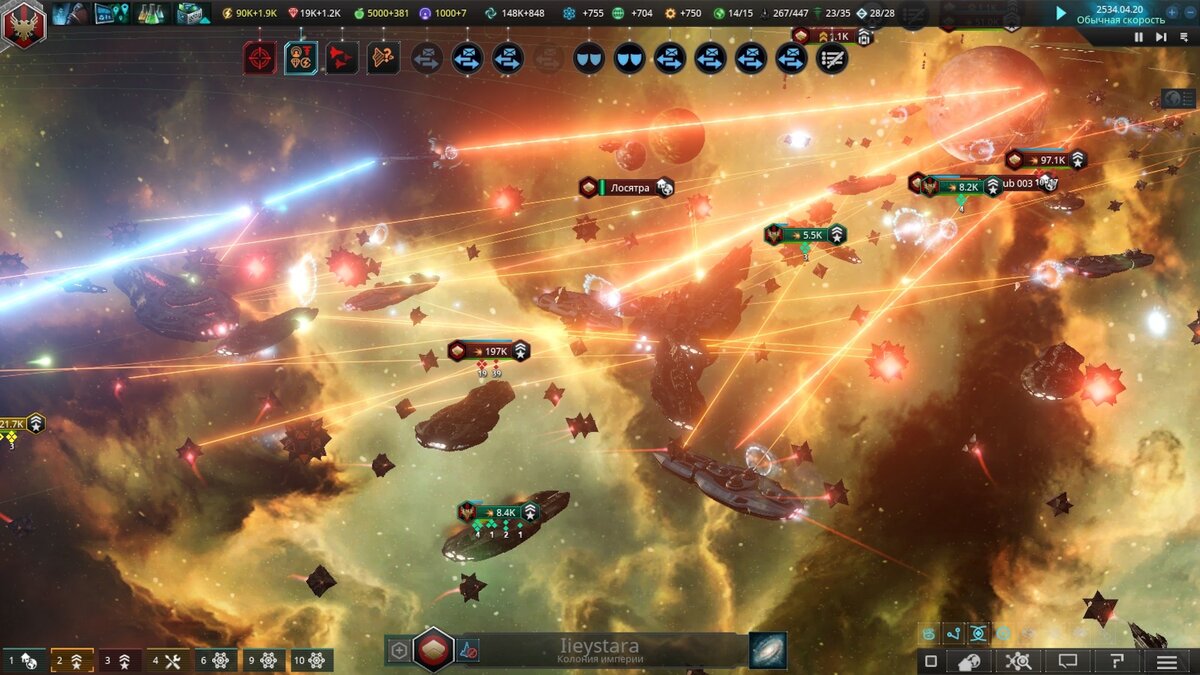This screenshot has width=1200, height=675.
Task: Open the two red ships notification
Action: coord(341,58)
